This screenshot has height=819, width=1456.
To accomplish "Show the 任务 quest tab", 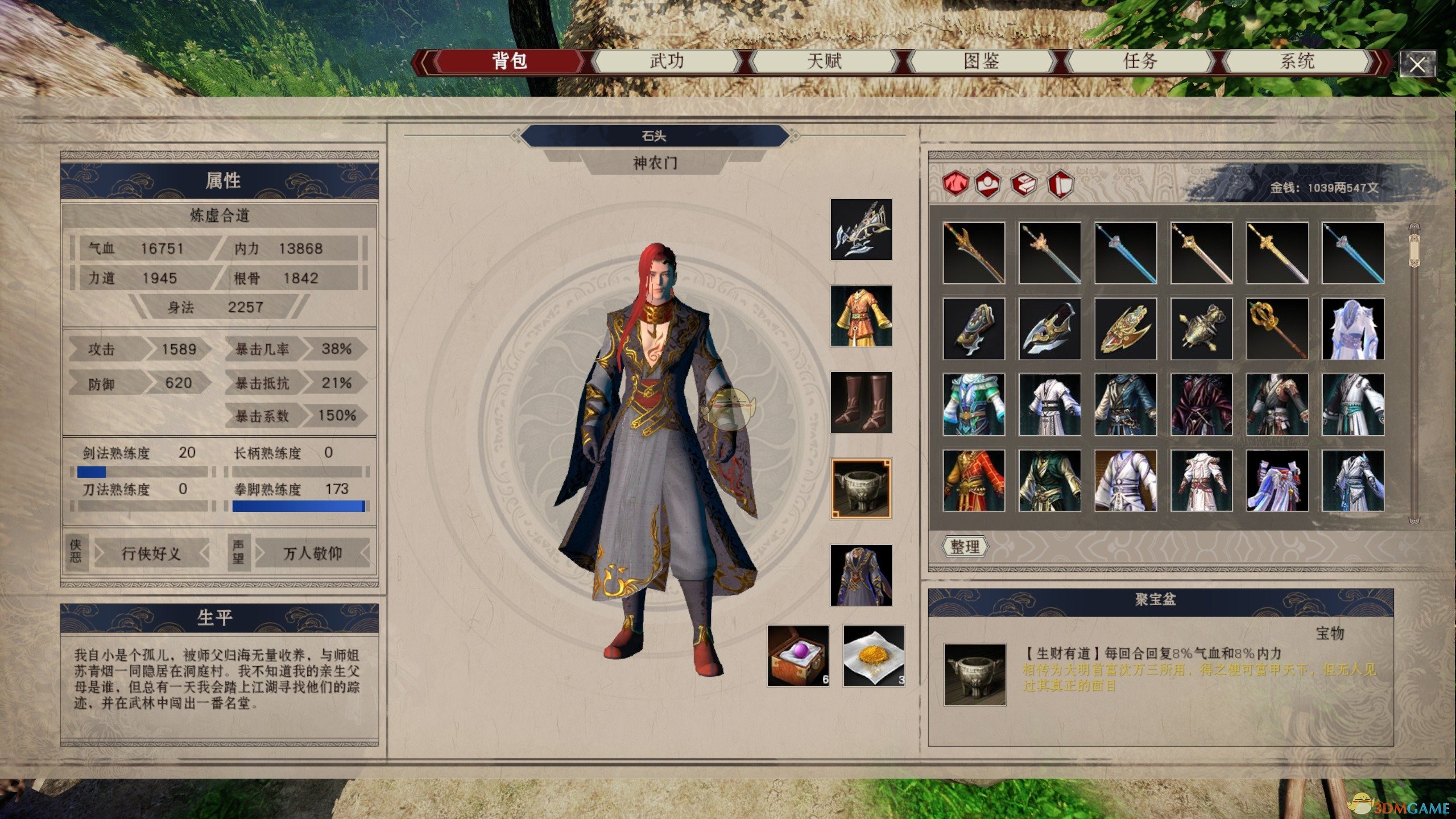I will tap(1140, 61).
